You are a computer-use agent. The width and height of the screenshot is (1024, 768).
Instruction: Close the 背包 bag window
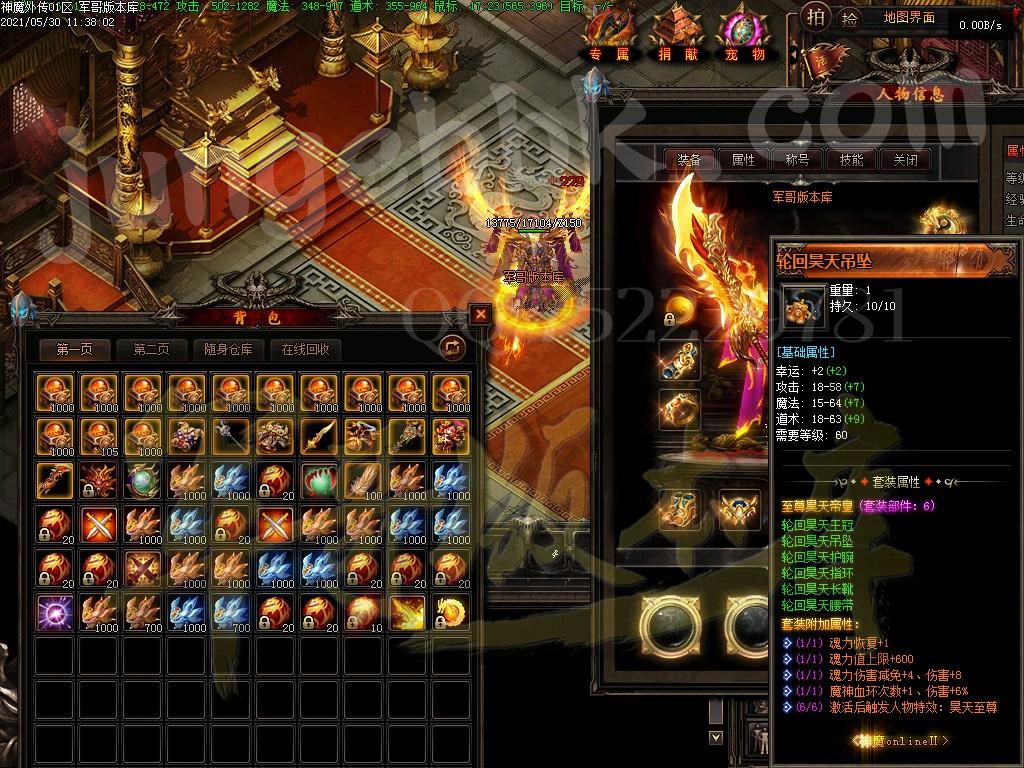(481, 314)
